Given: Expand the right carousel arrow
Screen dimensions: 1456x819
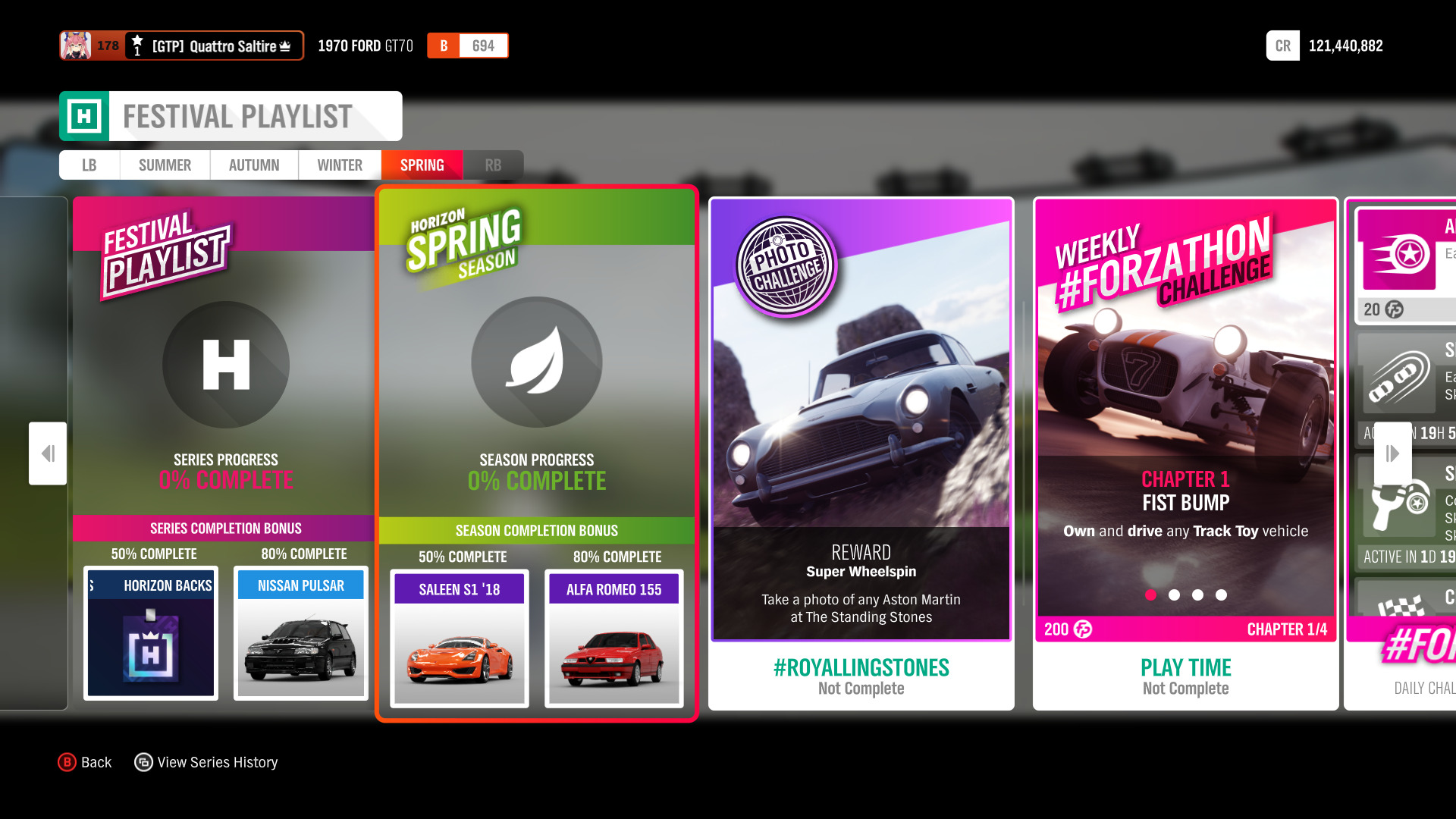Looking at the screenshot, I should tap(1392, 453).
